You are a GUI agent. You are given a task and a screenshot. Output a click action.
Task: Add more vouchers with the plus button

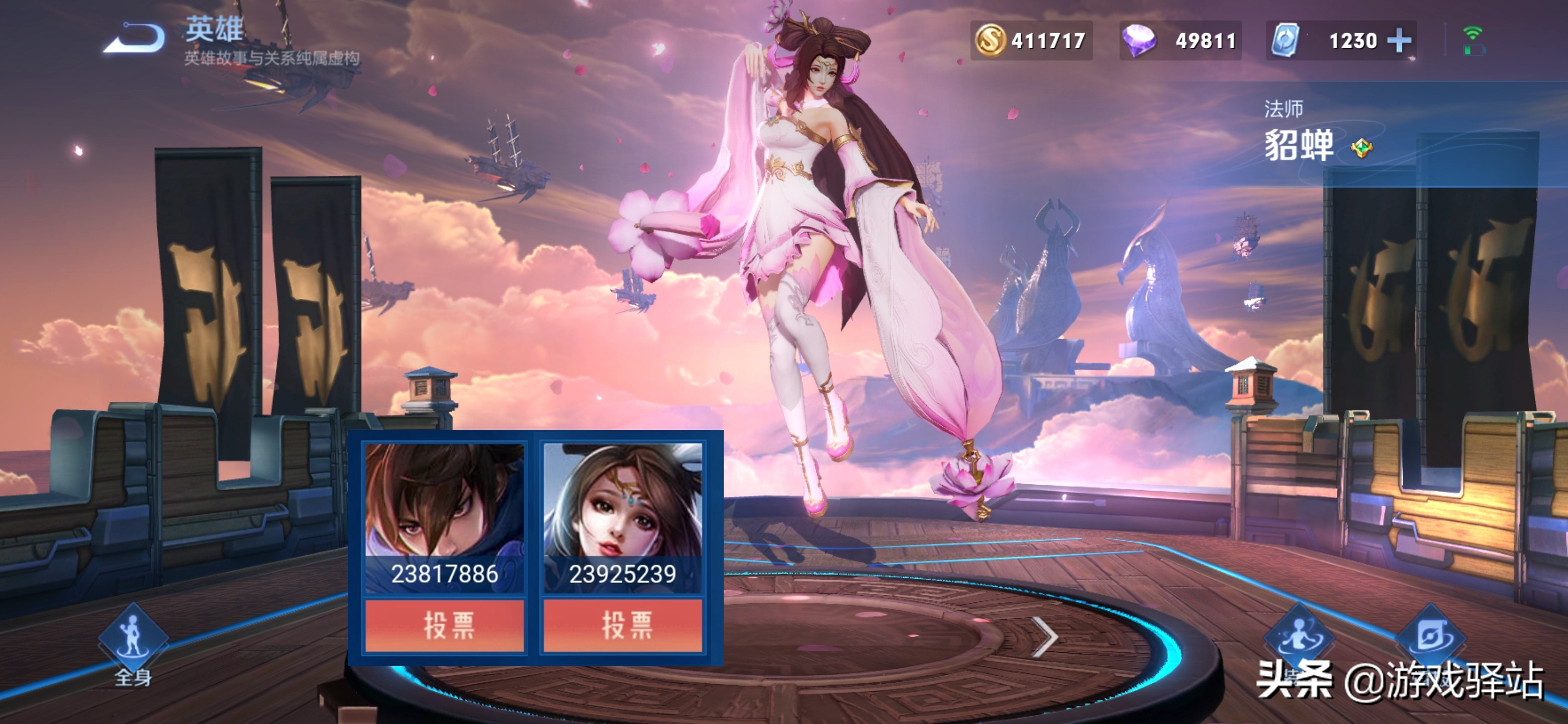pos(1398,41)
